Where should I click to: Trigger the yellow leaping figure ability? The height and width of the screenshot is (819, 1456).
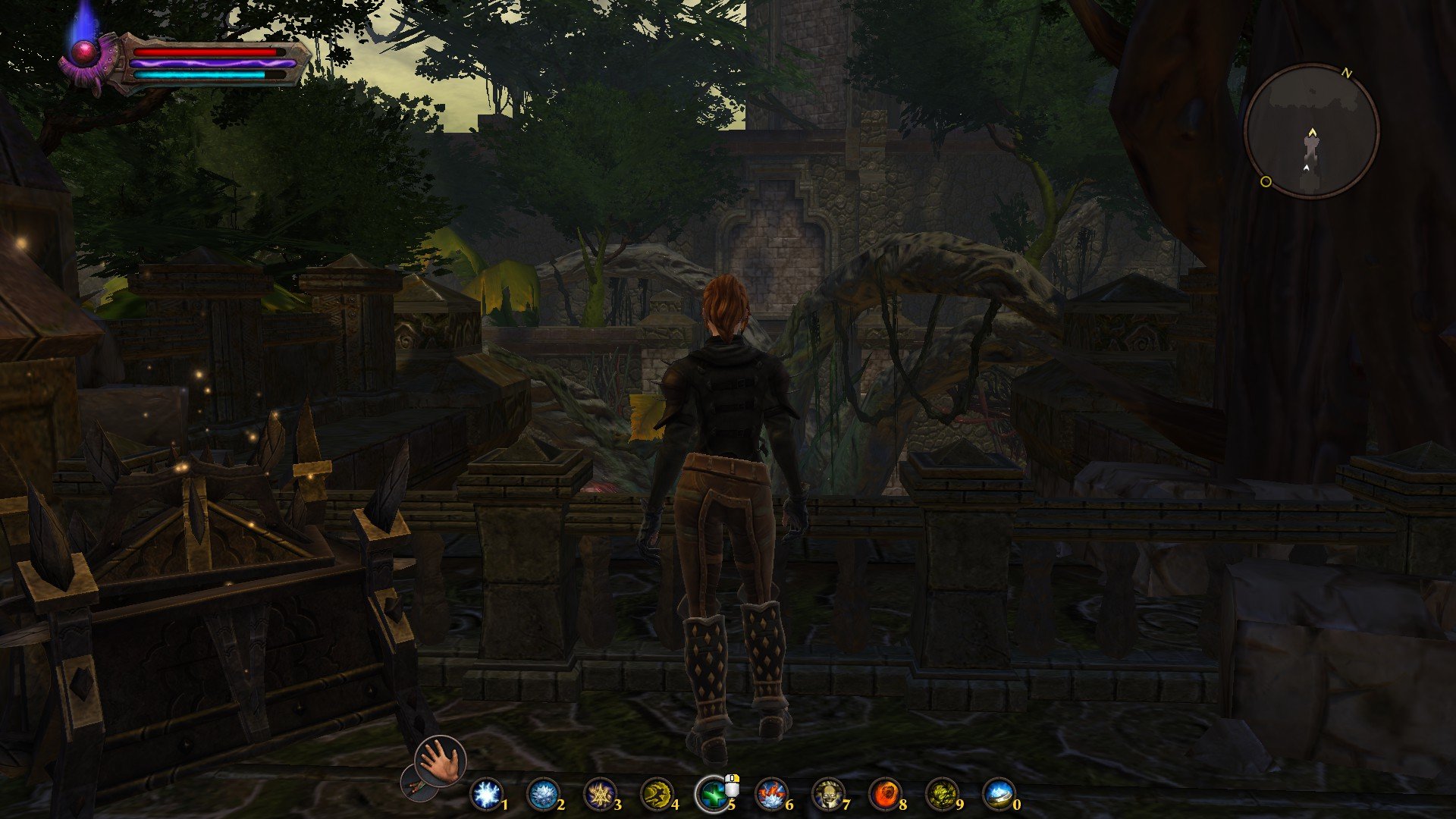[x=655, y=795]
